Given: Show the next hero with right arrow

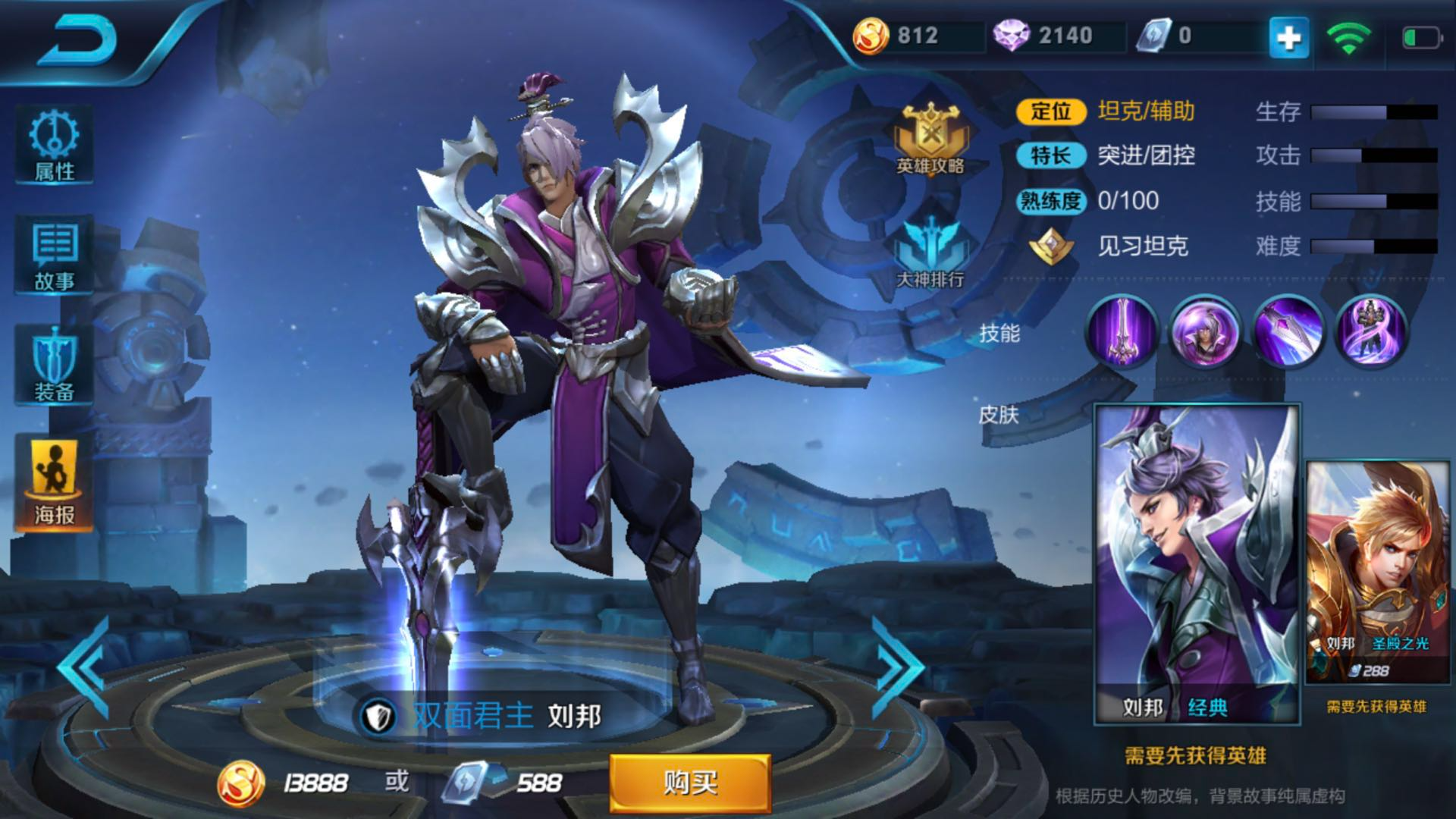Looking at the screenshot, I should click(x=899, y=669).
